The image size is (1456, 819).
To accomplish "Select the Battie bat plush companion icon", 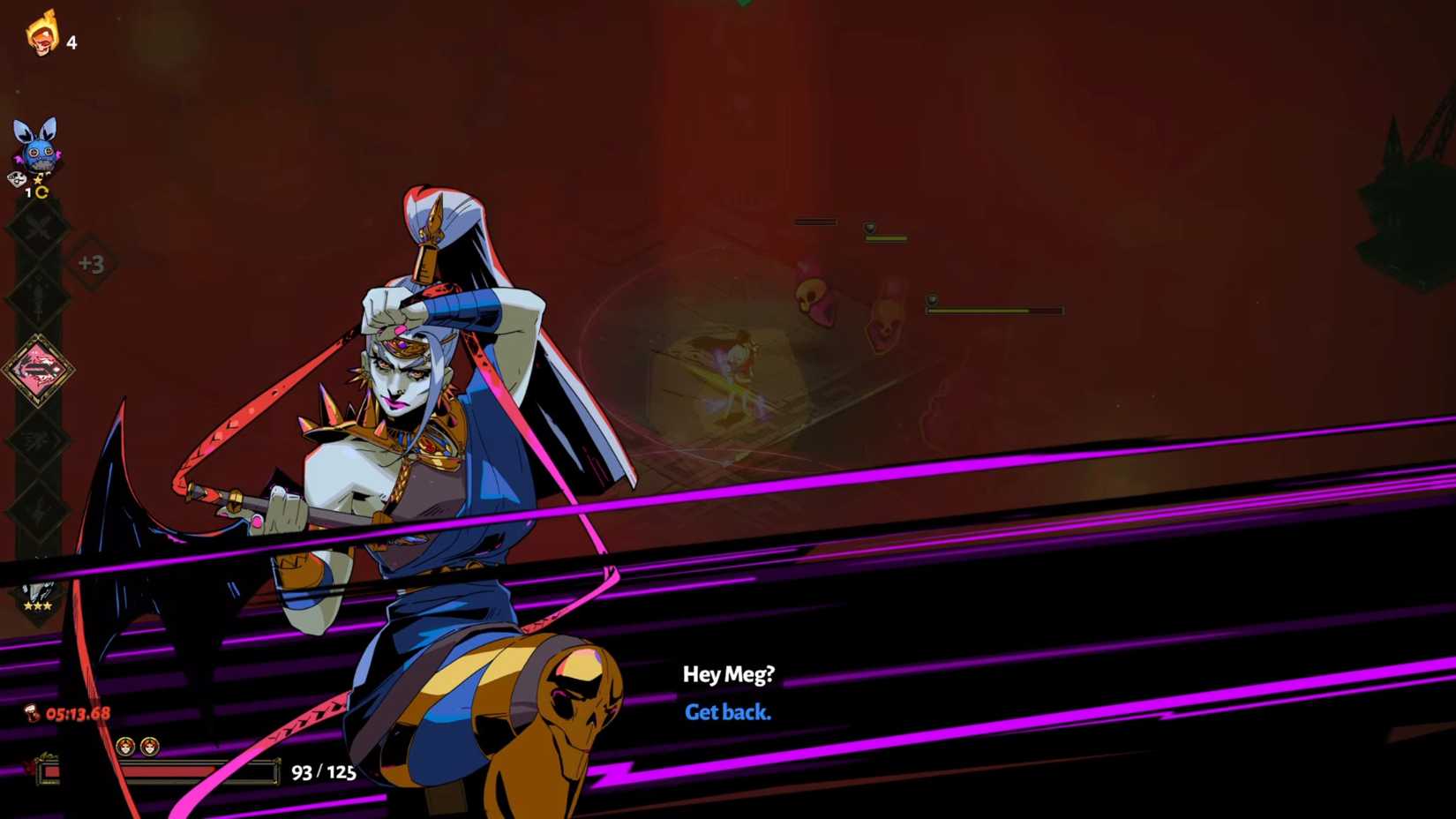I will (x=36, y=146).
